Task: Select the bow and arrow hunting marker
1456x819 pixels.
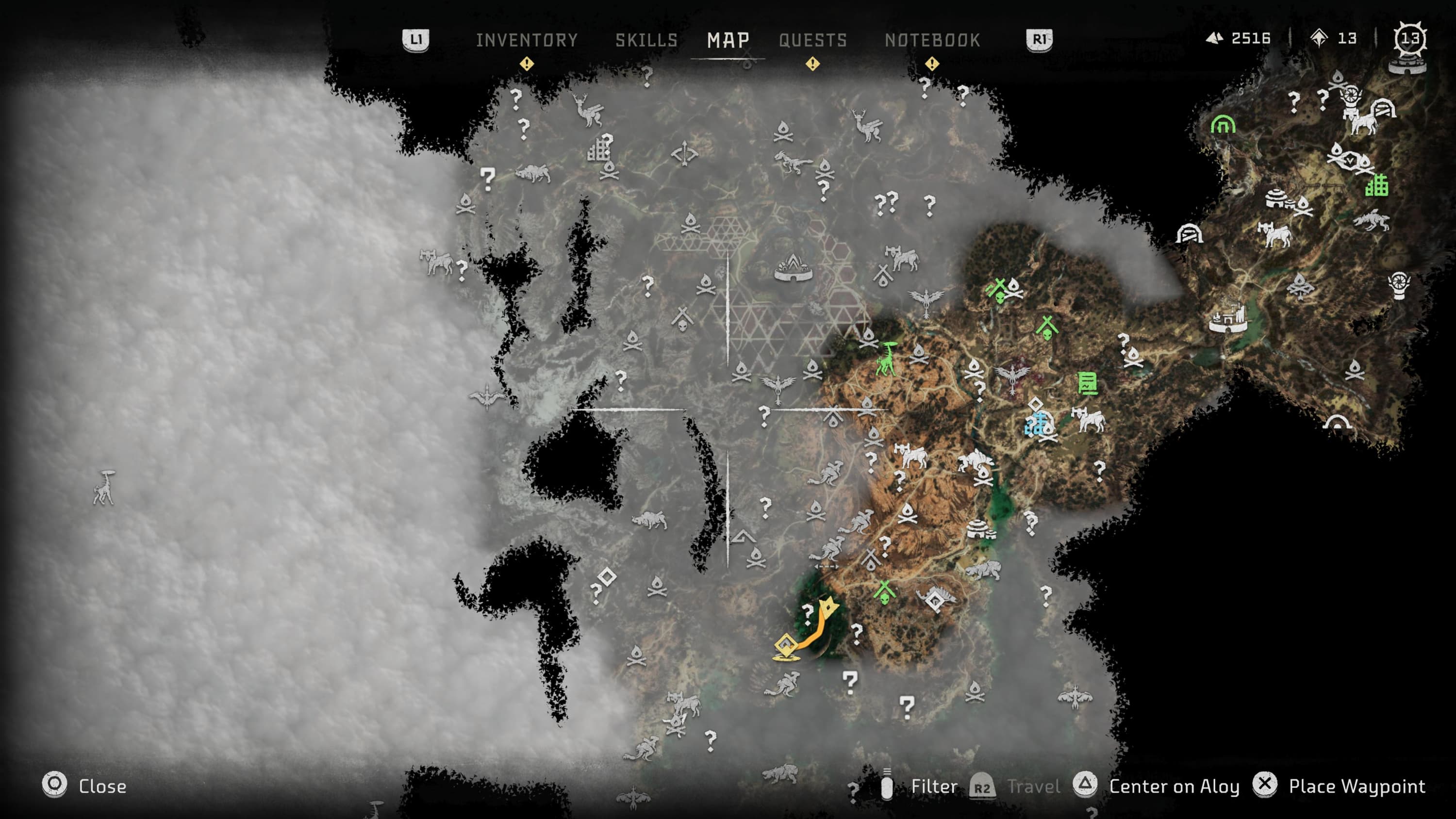Action: click(684, 154)
